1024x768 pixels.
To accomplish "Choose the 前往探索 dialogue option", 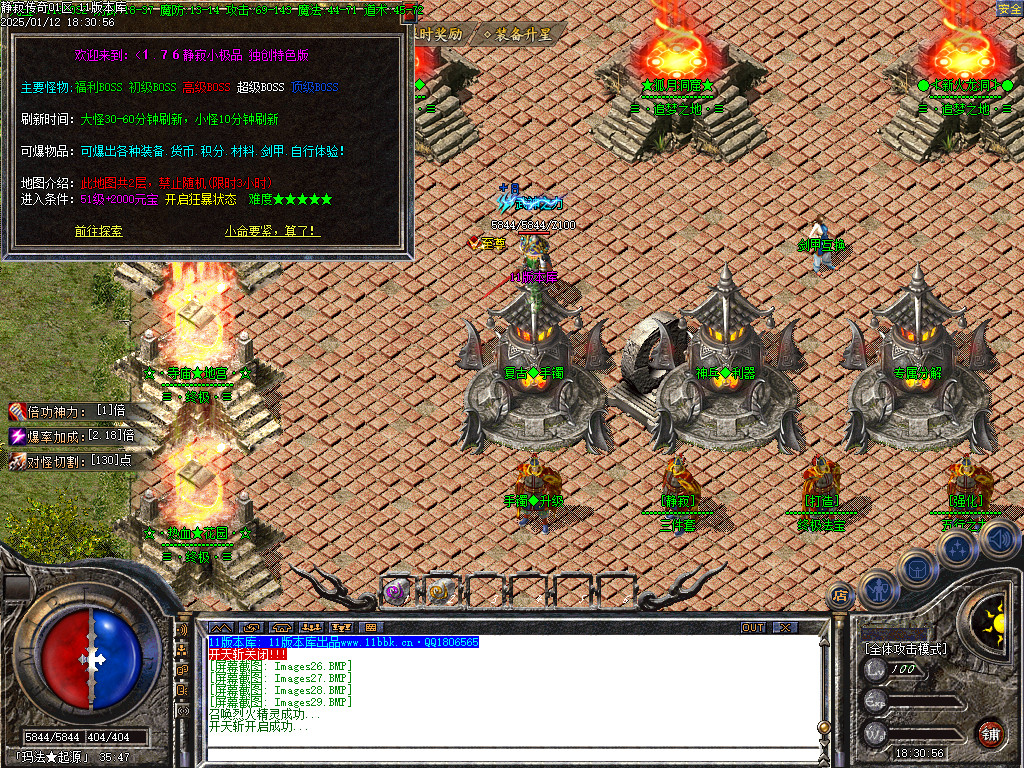I will pyautogui.click(x=98, y=231).
